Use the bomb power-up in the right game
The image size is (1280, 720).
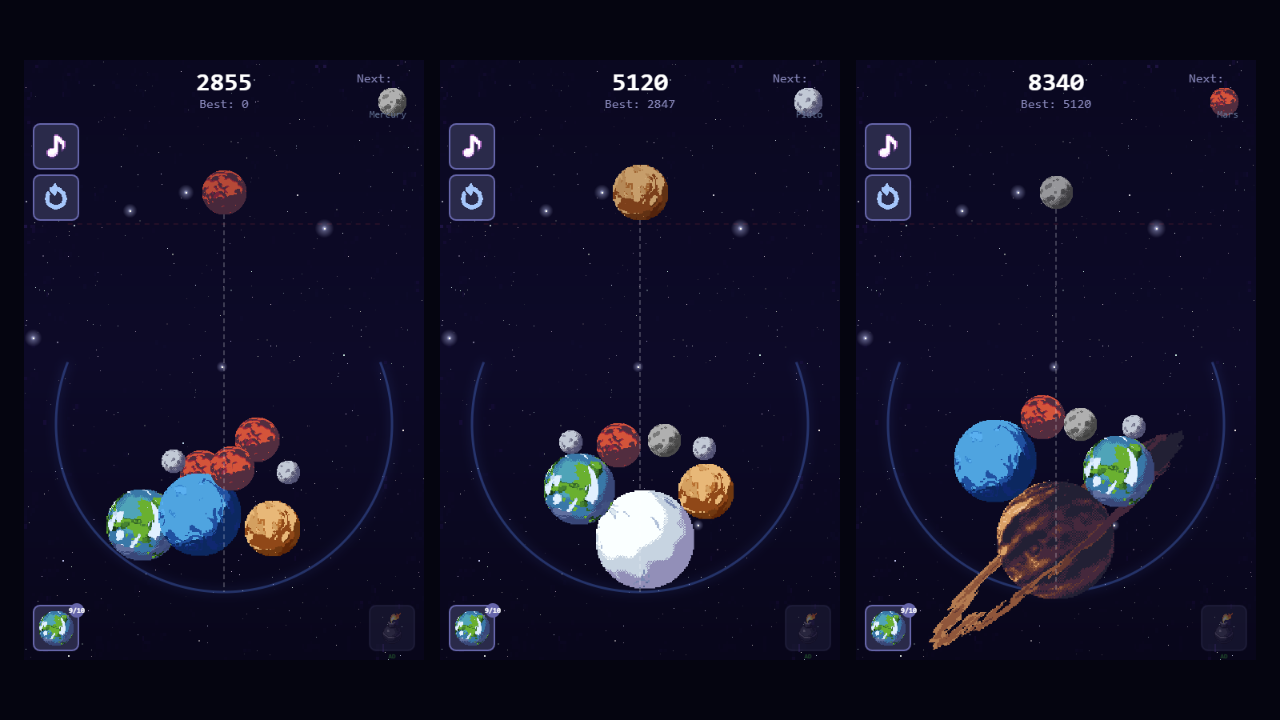click(x=1223, y=627)
